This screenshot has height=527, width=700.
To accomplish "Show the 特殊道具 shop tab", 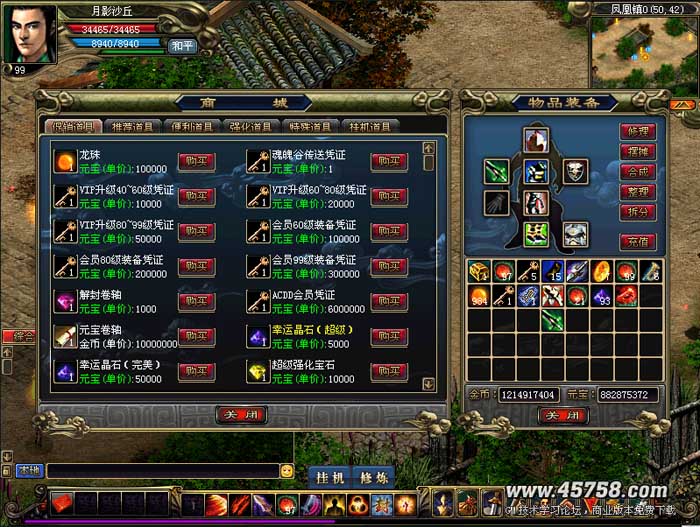I will click(x=310, y=127).
